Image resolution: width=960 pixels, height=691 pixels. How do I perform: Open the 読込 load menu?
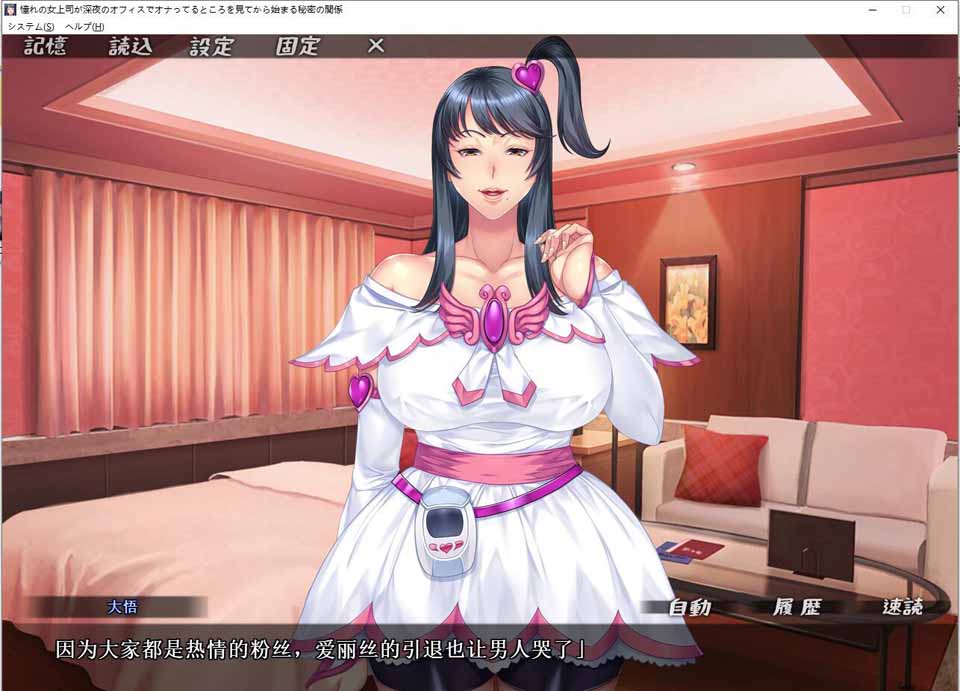pyautogui.click(x=128, y=46)
